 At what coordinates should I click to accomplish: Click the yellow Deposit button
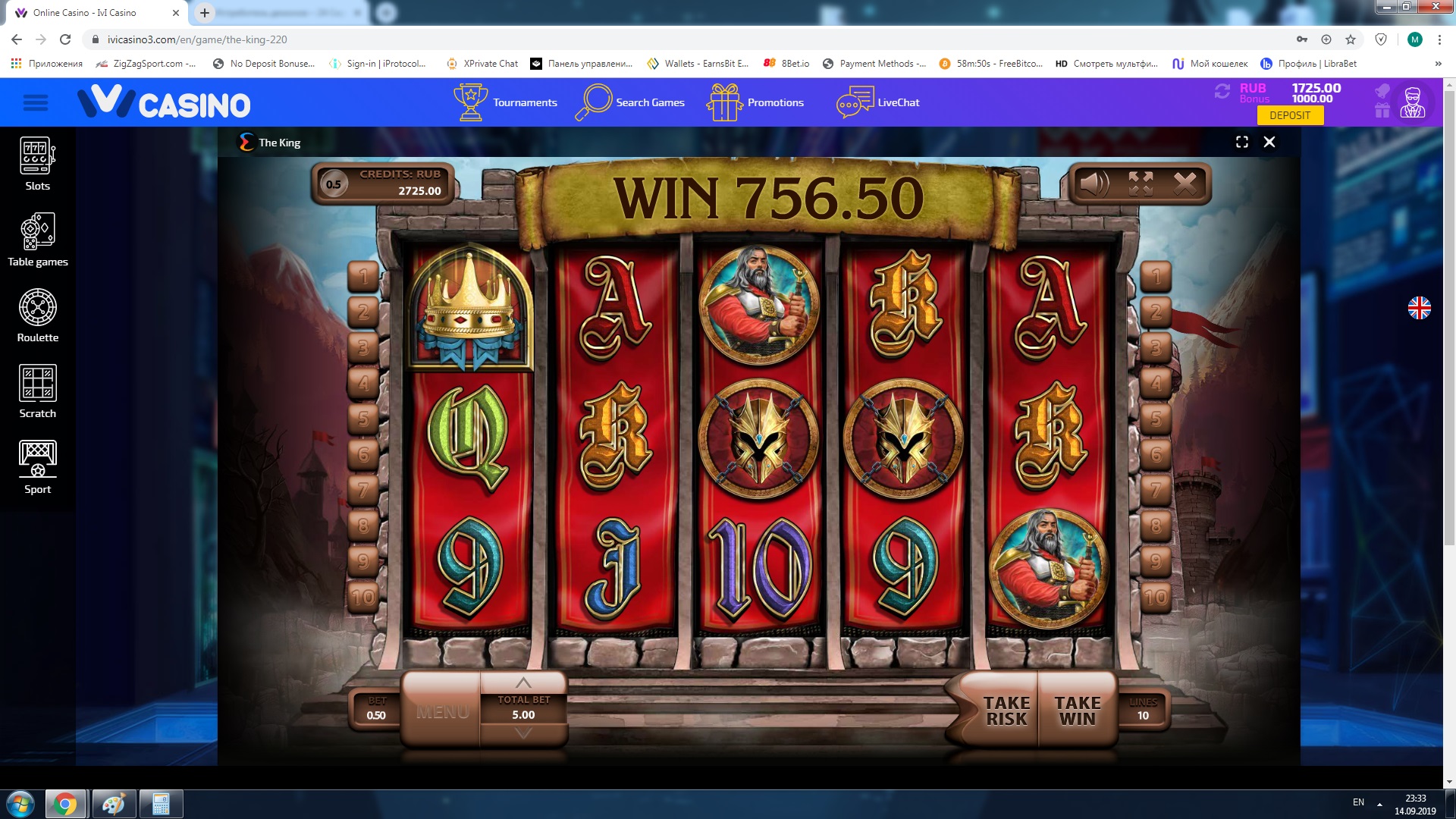click(x=1289, y=115)
